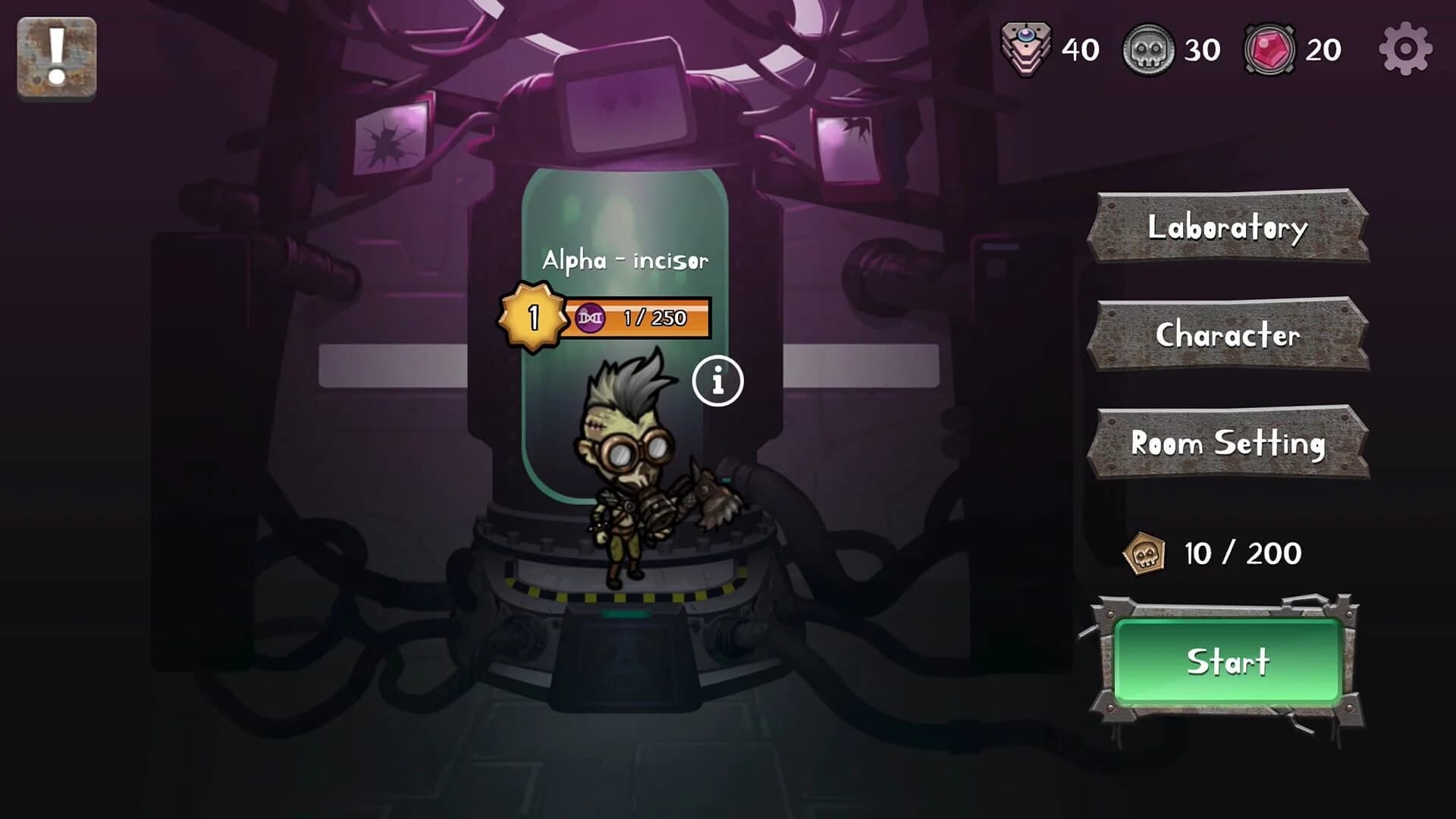
Task: Click the 20 gem currency counter
Action: click(x=1324, y=49)
